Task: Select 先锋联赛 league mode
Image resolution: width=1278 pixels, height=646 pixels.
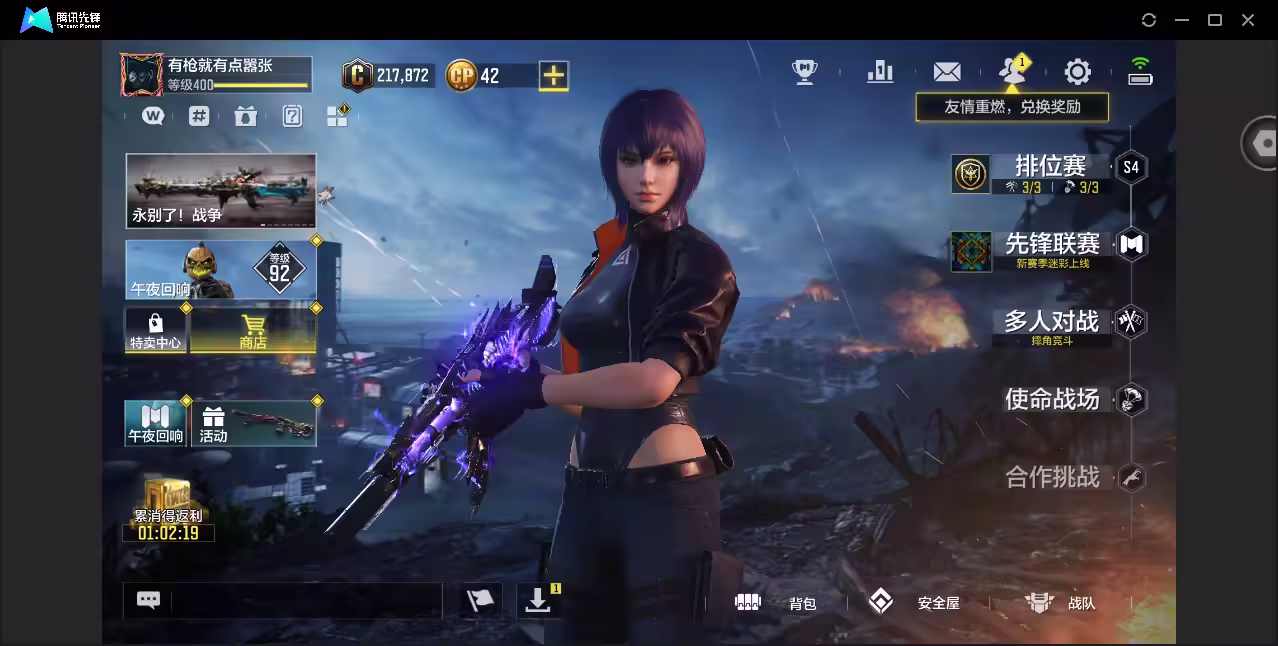Action: click(x=1052, y=245)
